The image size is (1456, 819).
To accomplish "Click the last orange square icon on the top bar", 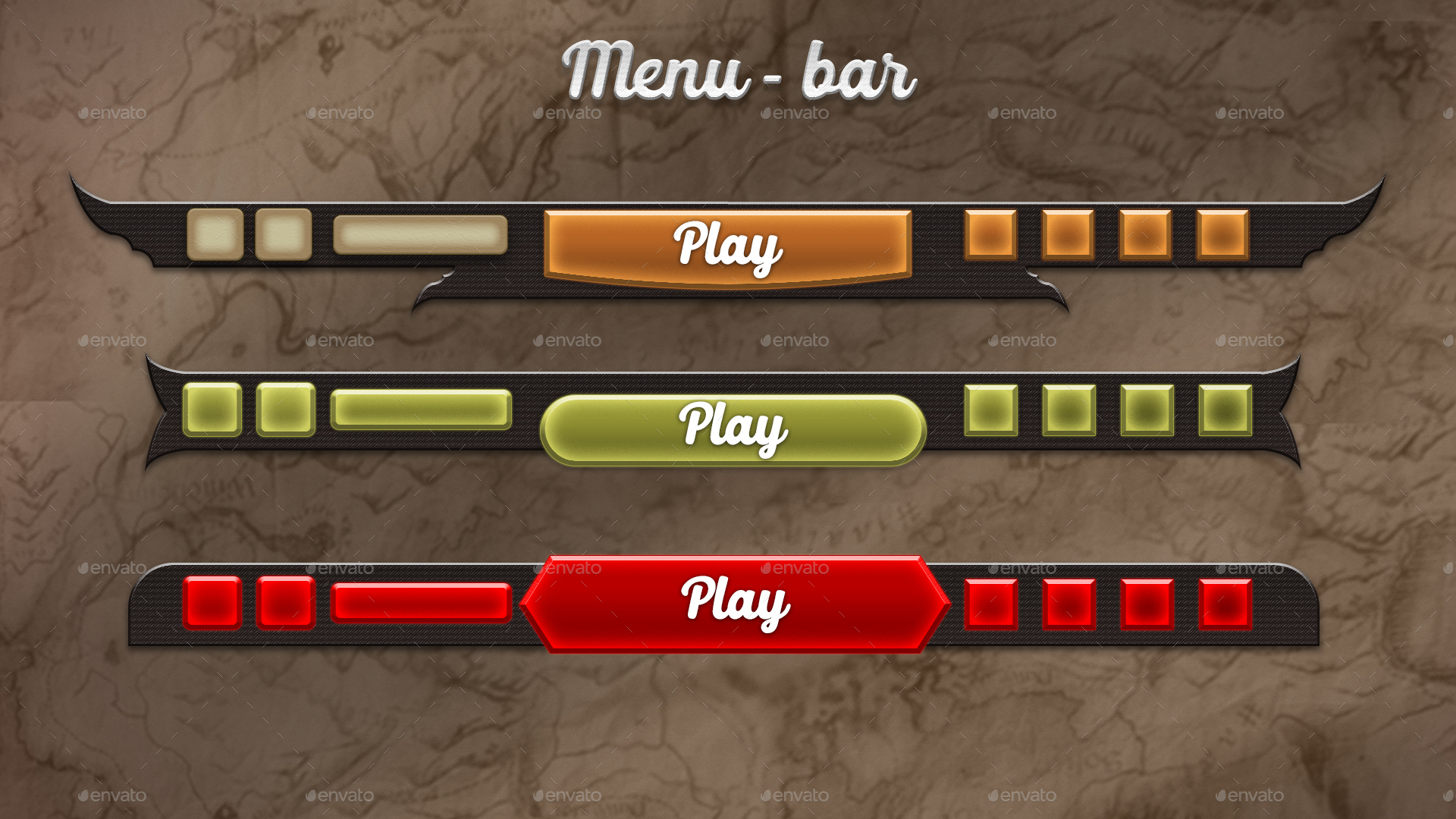I will (x=1221, y=235).
